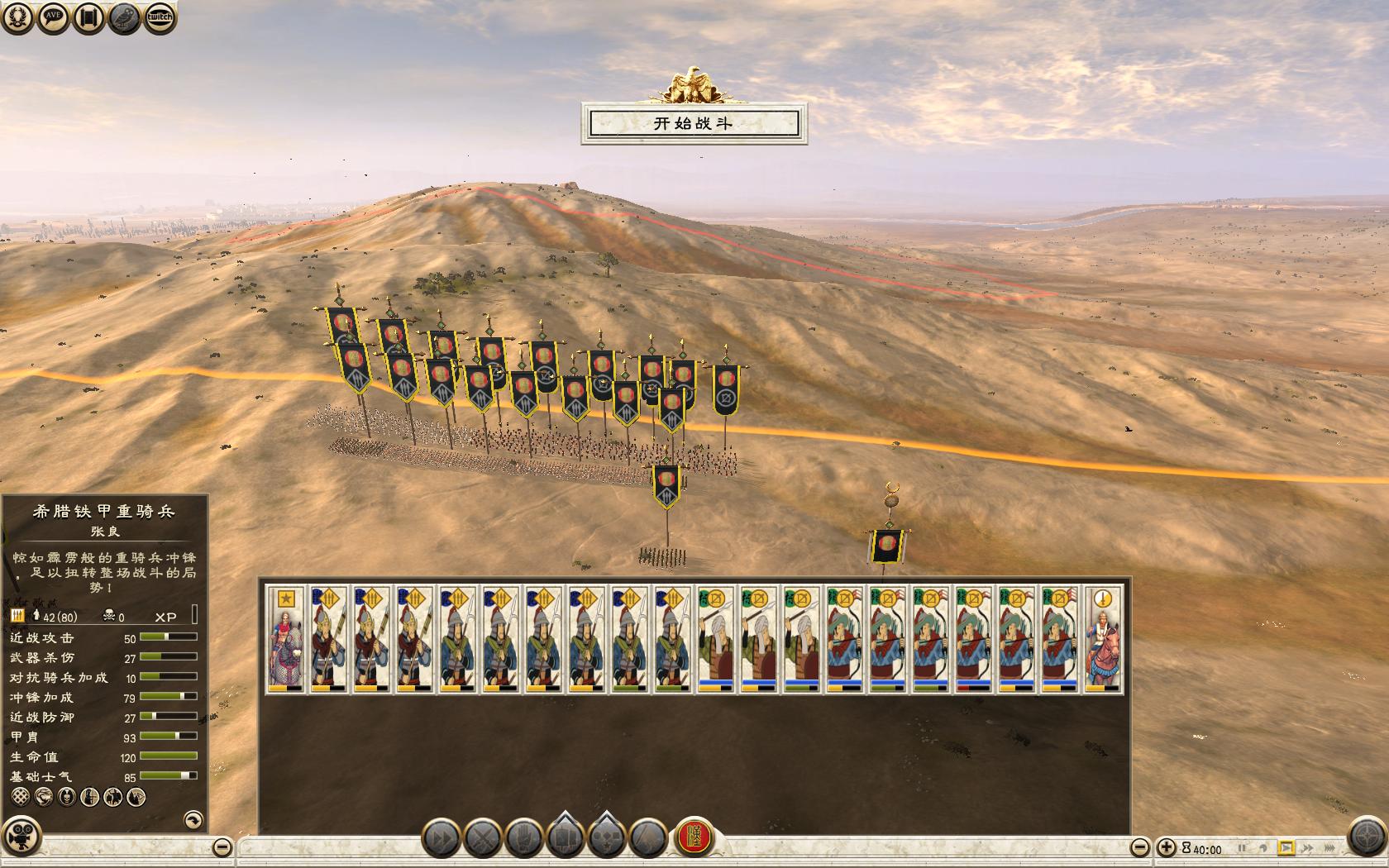Pause the battle with the pause control

tap(1242, 847)
